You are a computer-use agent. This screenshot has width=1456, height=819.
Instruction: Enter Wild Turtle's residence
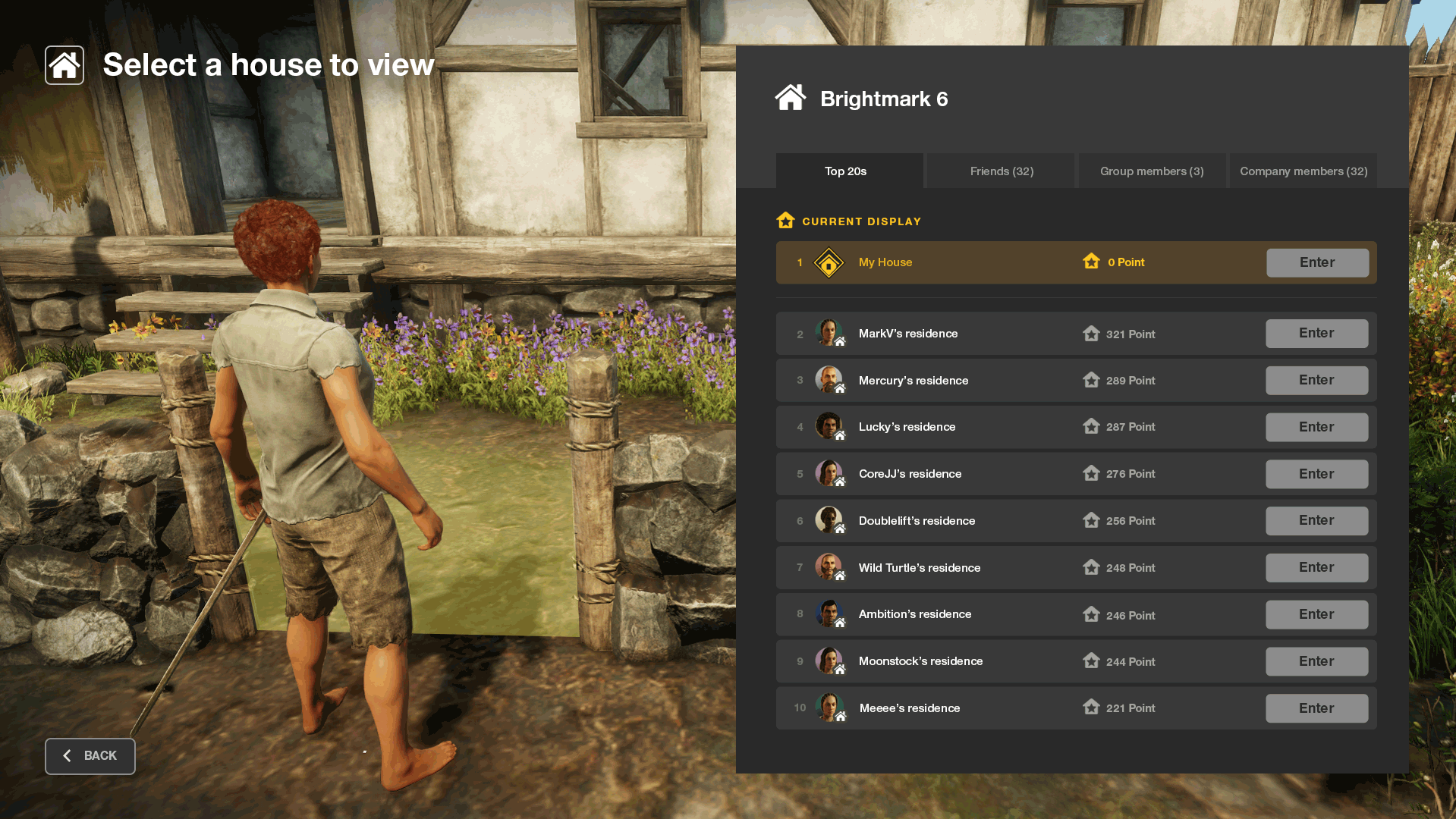coord(1316,568)
